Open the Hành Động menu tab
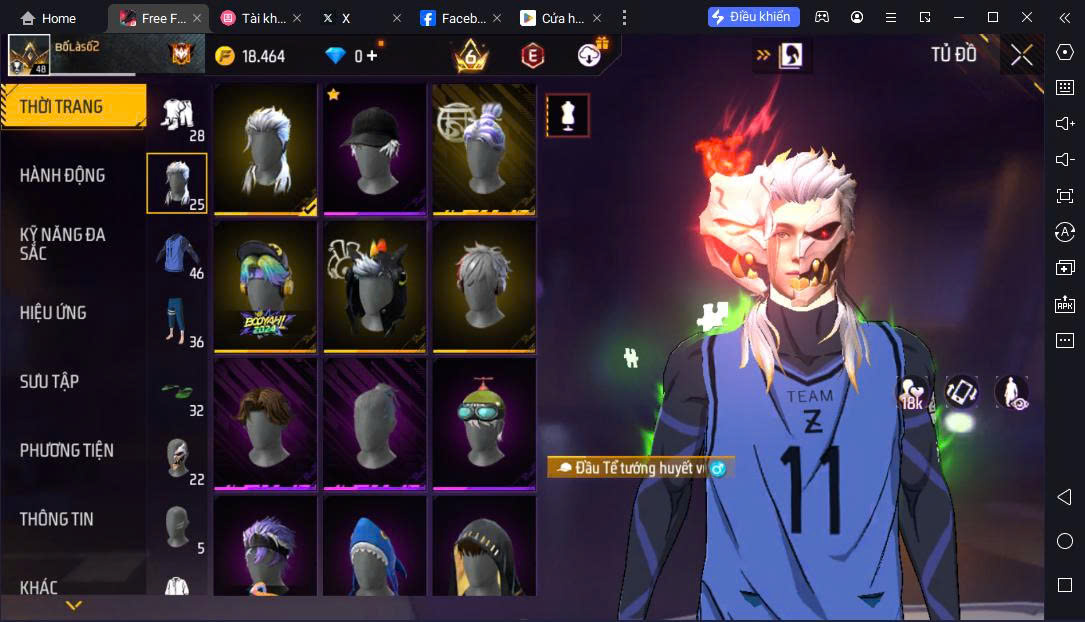1085x622 pixels. click(62, 175)
